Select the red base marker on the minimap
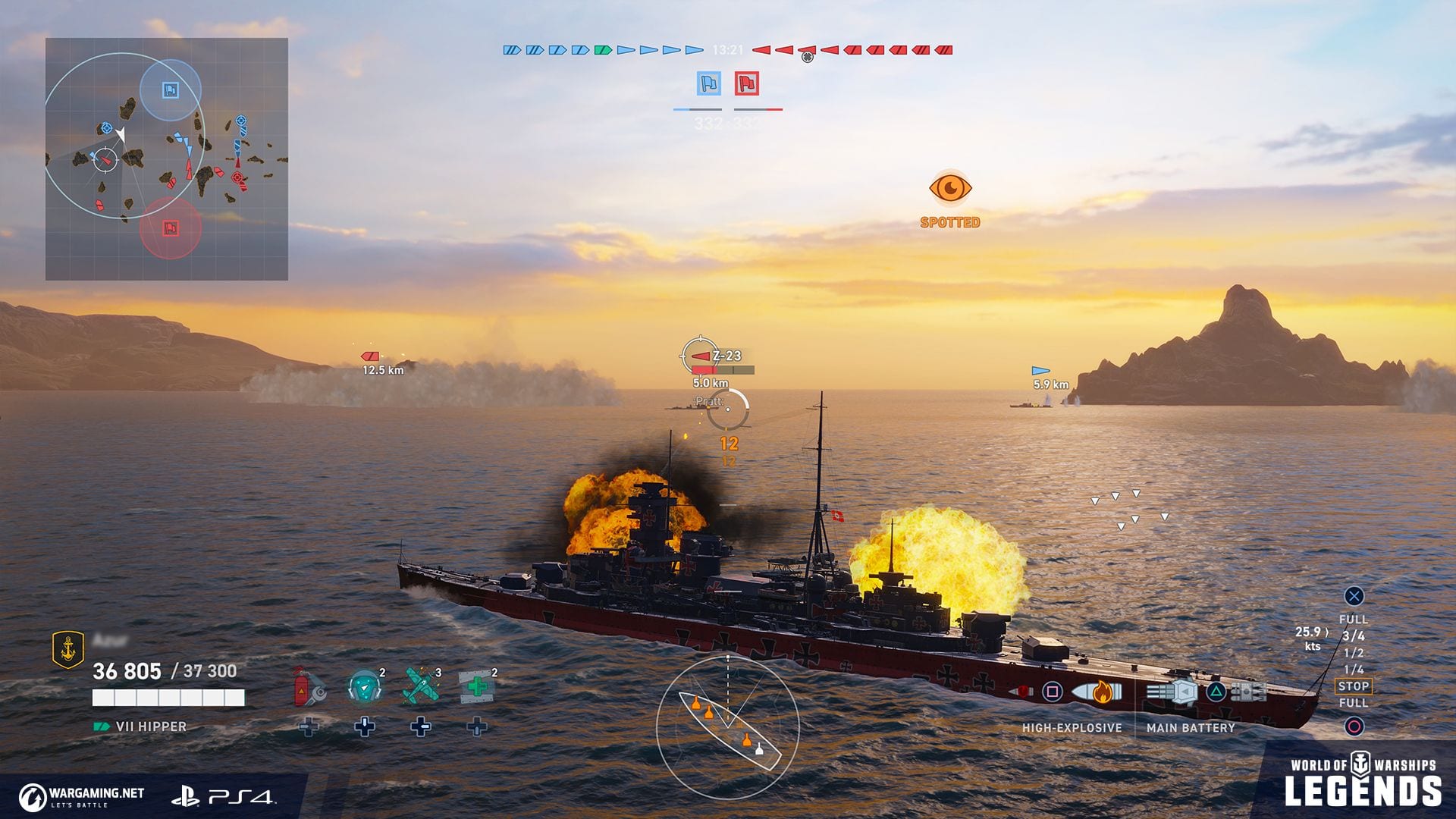 pyautogui.click(x=171, y=227)
